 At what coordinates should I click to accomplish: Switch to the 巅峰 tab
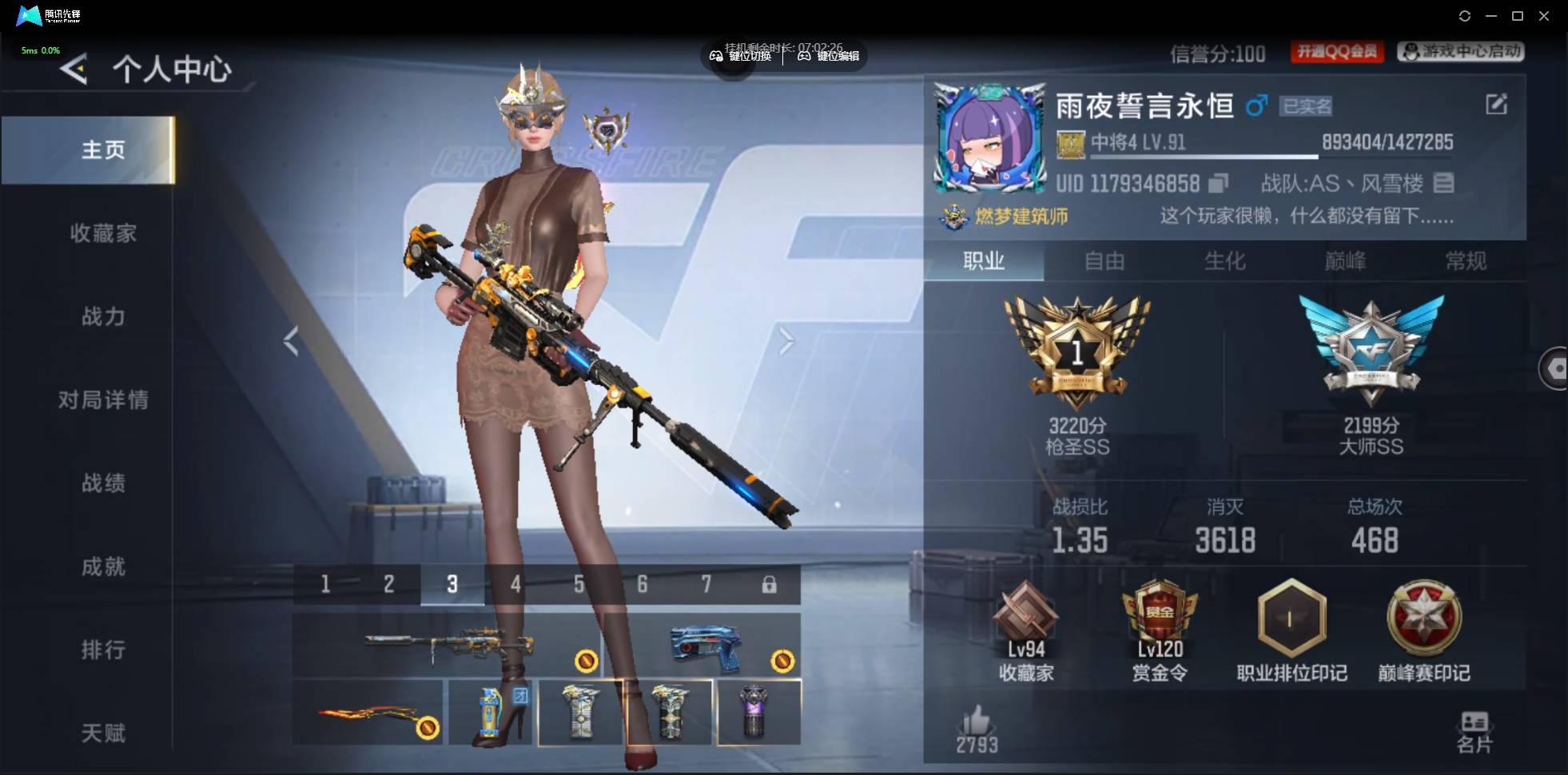point(1346,261)
